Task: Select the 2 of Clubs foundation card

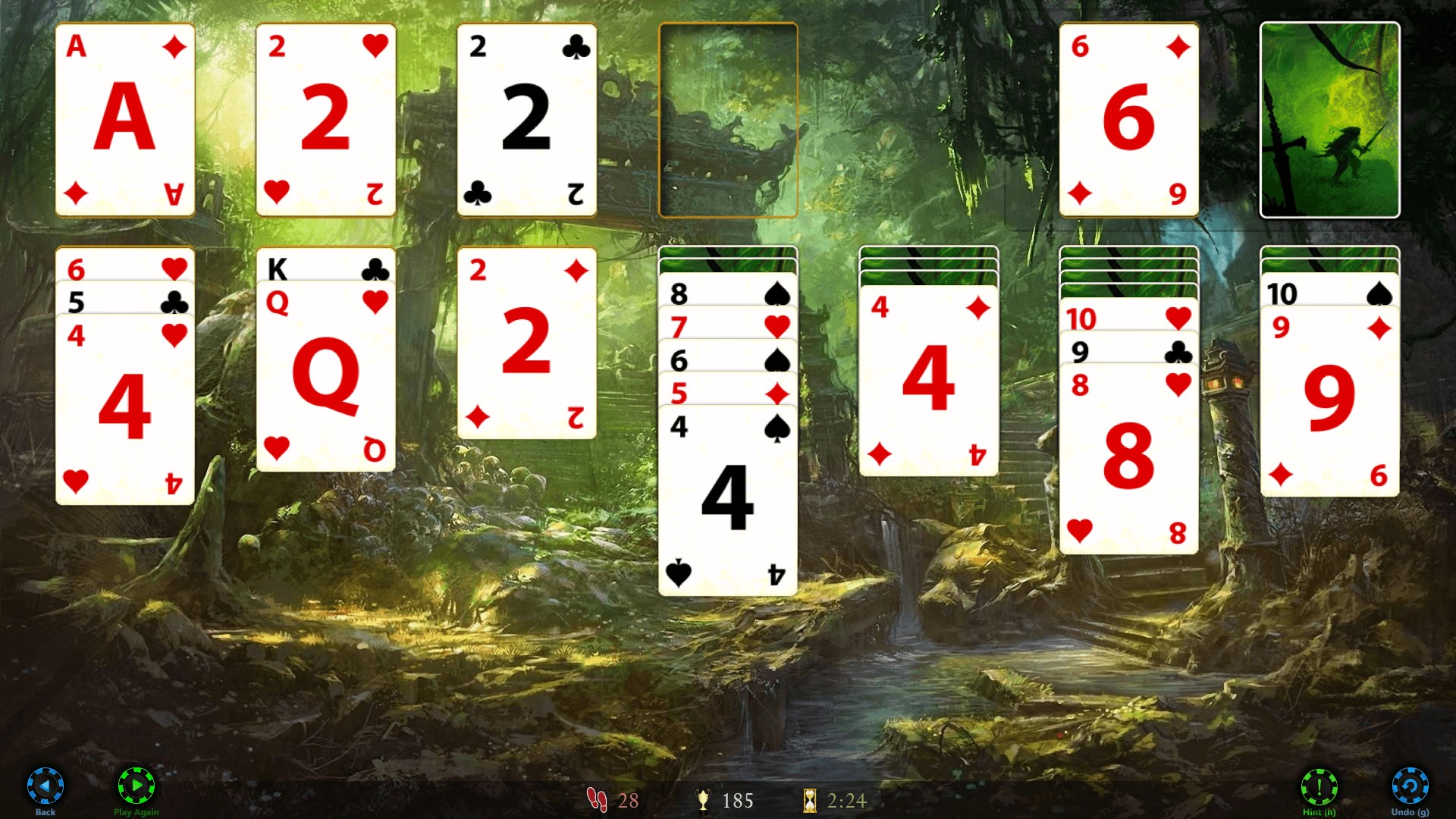Action: pyautogui.click(x=526, y=119)
